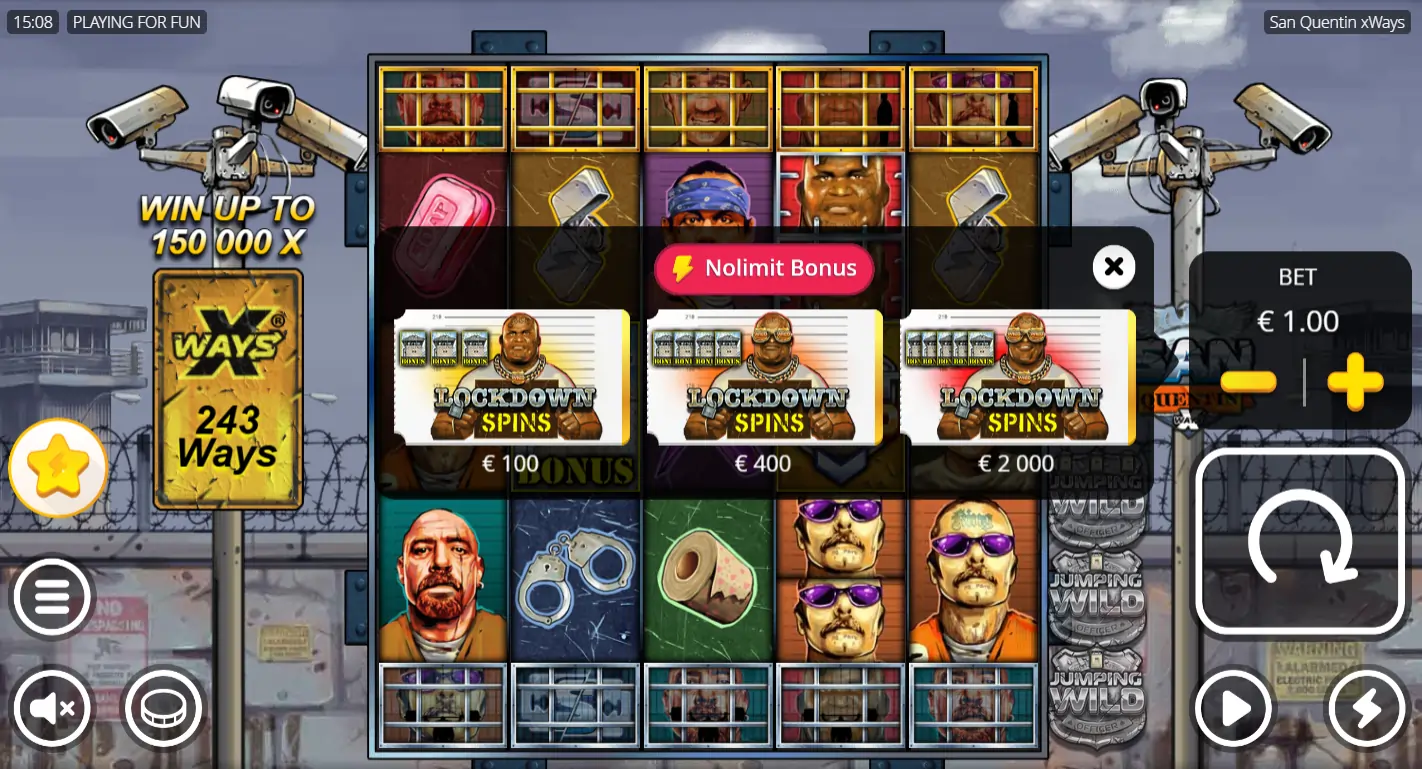Buy the €2 000 Lockdown Spins bonus
The height and width of the screenshot is (769, 1422).
point(1017,377)
